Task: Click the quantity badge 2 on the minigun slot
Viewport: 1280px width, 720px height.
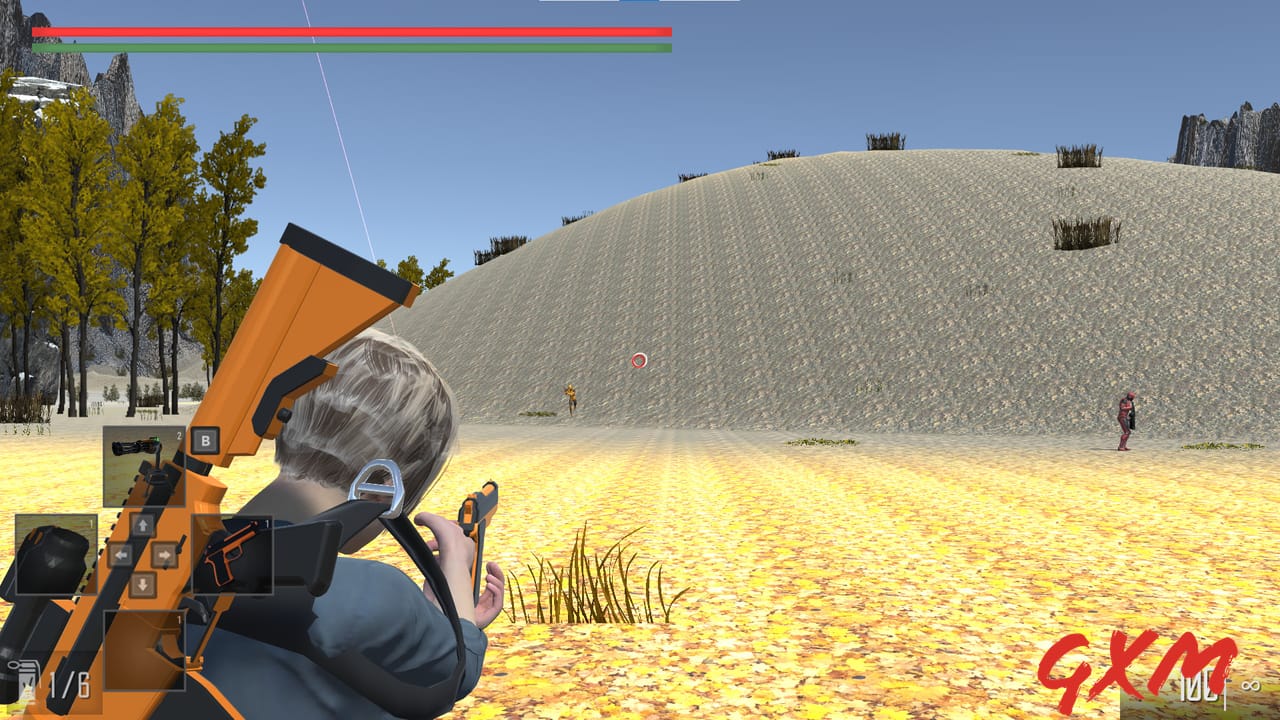Action: coord(179,435)
